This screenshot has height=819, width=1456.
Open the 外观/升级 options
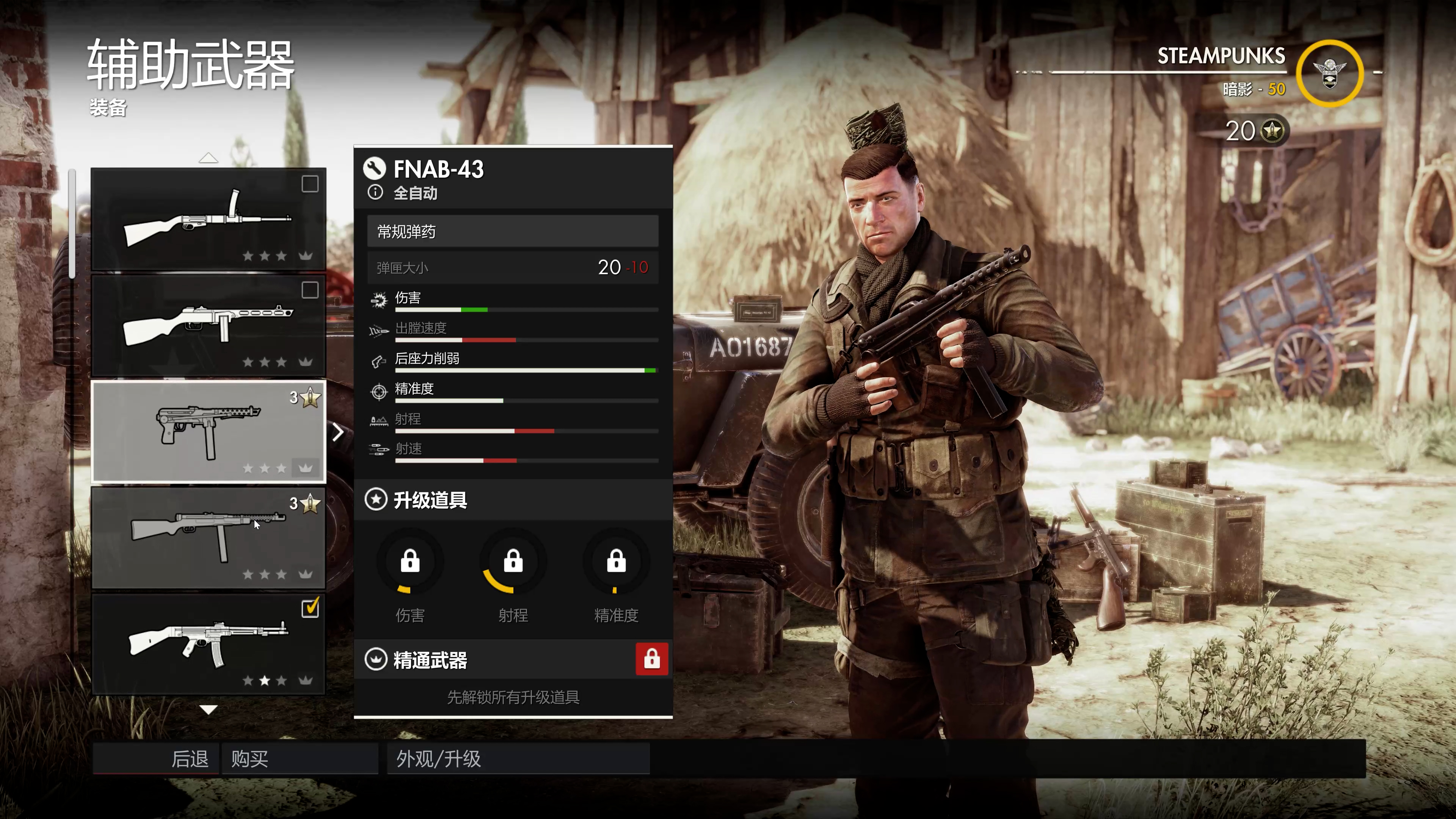click(x=518, y=758)
